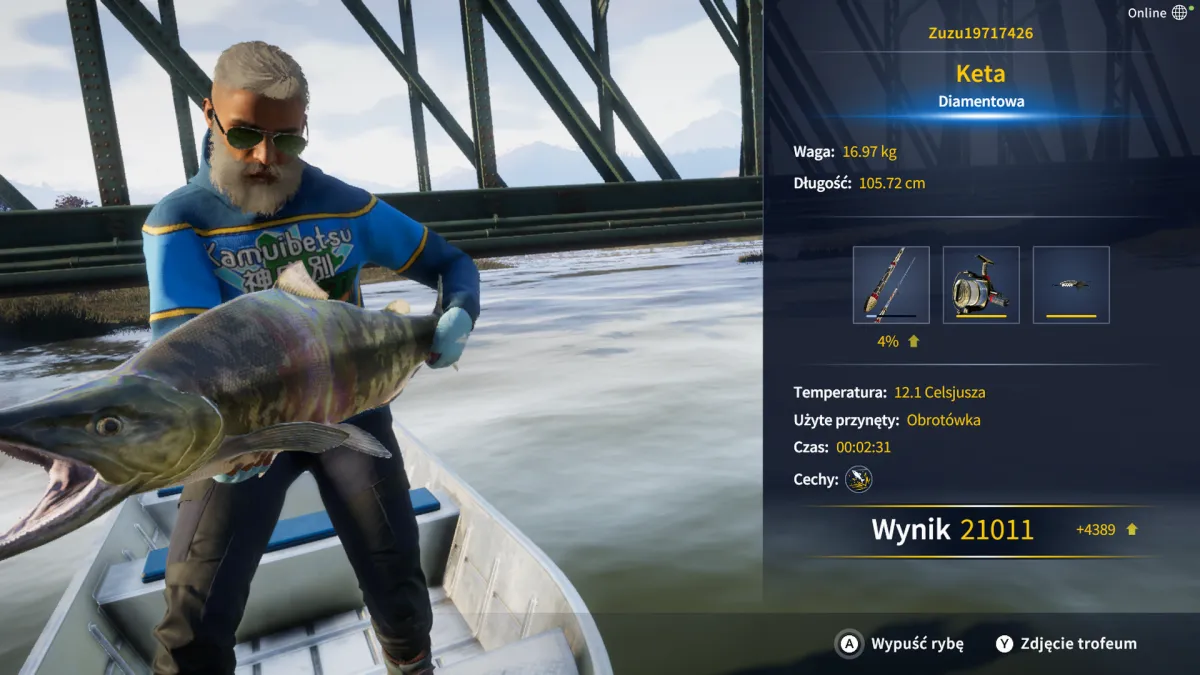Open the Online status globe indicator

[x=1179, y=13]
